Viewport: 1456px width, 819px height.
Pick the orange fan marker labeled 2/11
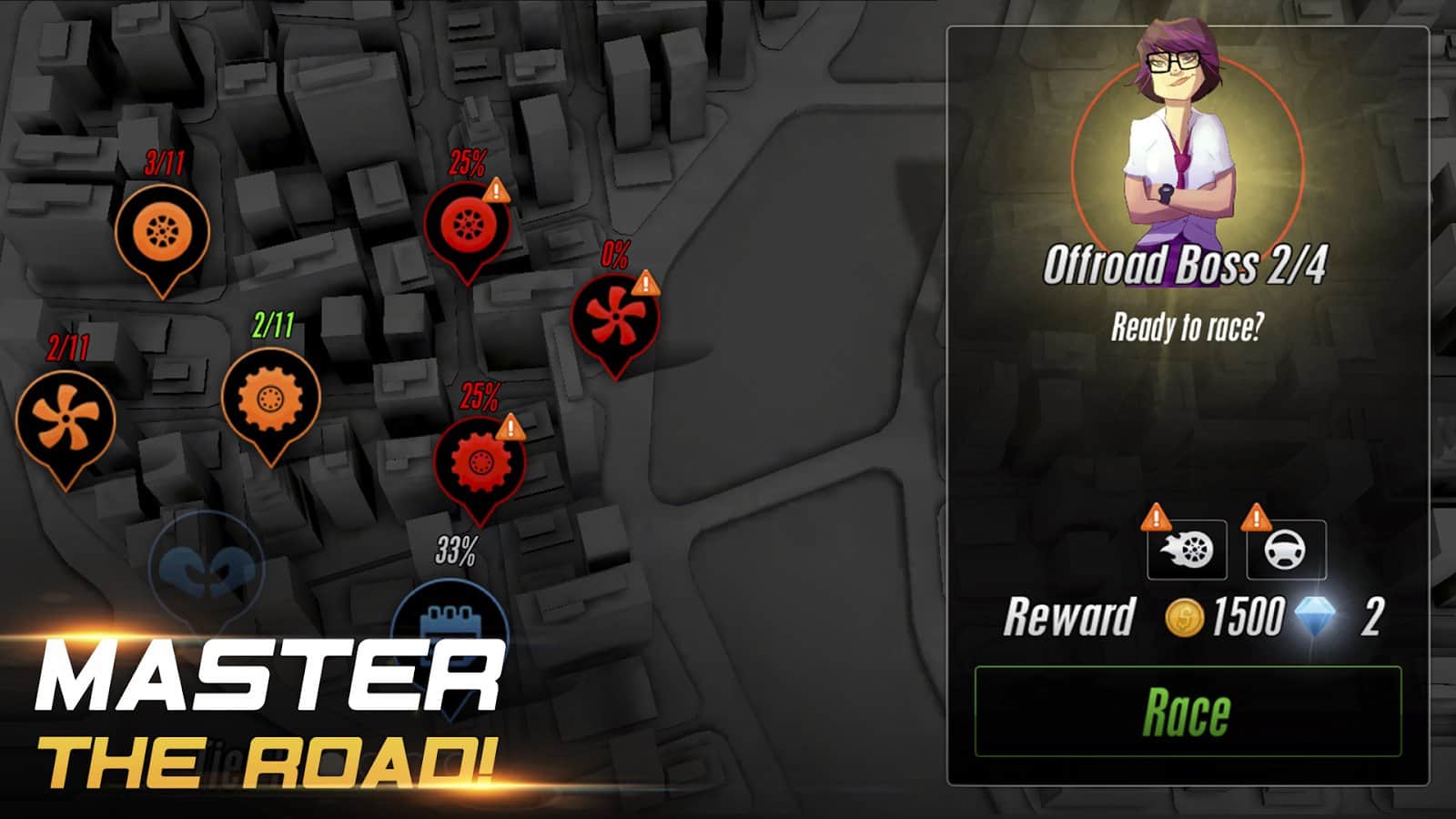(66, 419)
